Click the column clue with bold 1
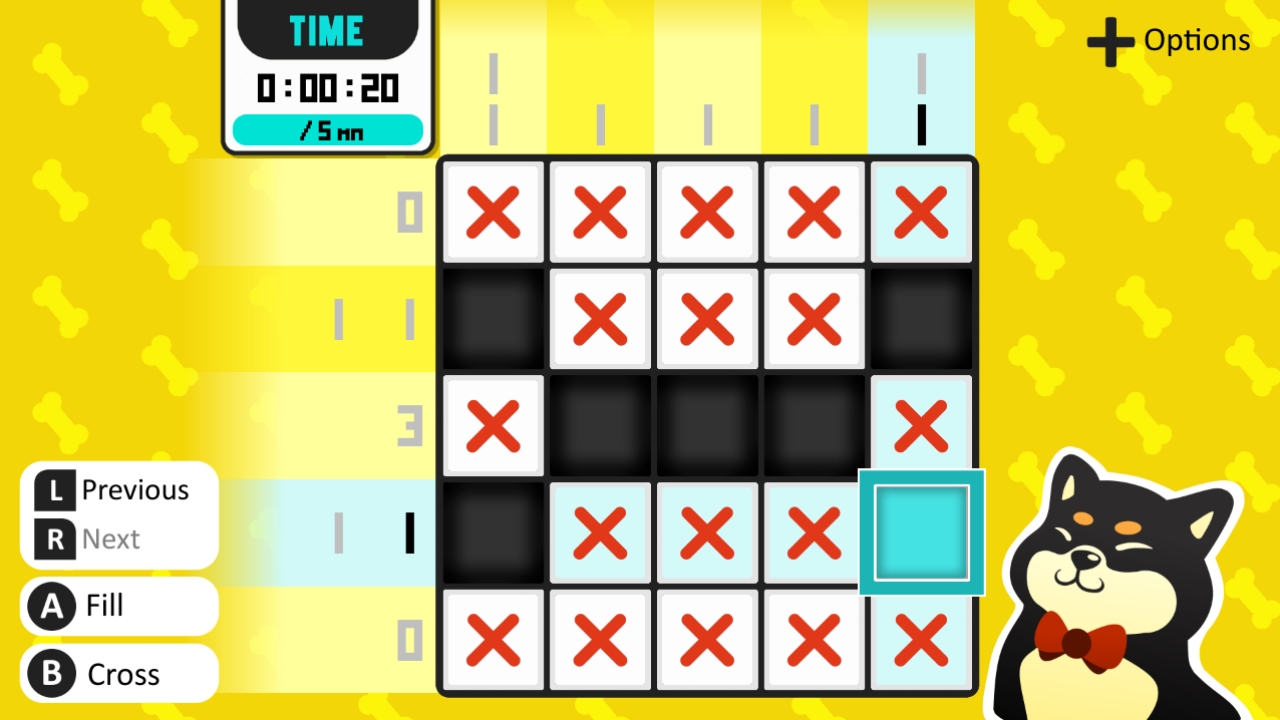1280x720 pixels. pyautogui.click(x=920, y=122)
